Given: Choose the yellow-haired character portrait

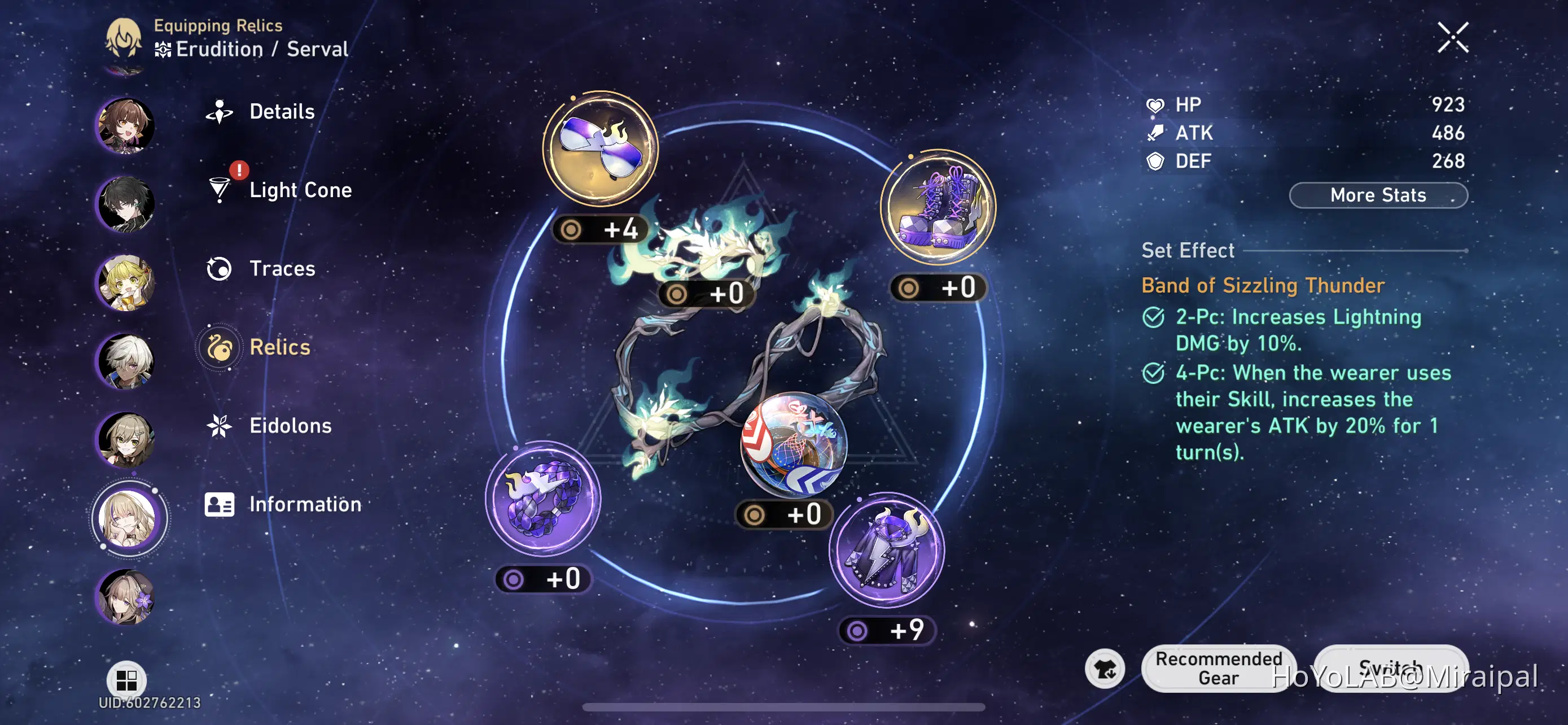Looking at the screenshot, I should coord(126,282).
